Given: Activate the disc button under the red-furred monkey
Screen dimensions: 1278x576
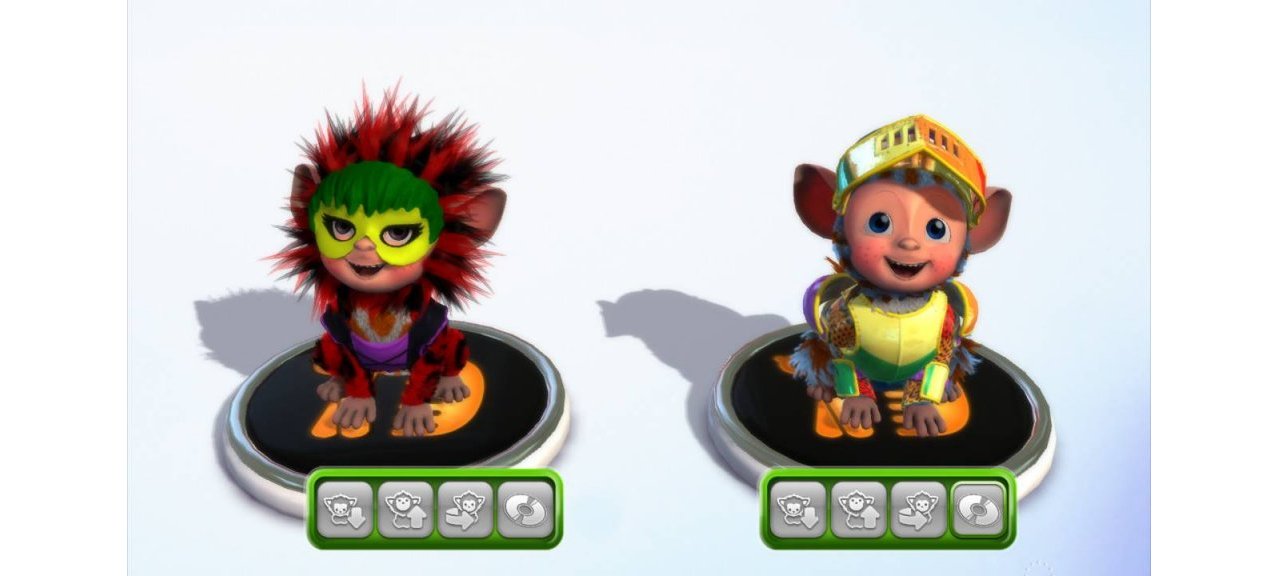Looking at the screenshot, I should click(x=525, y=509).
